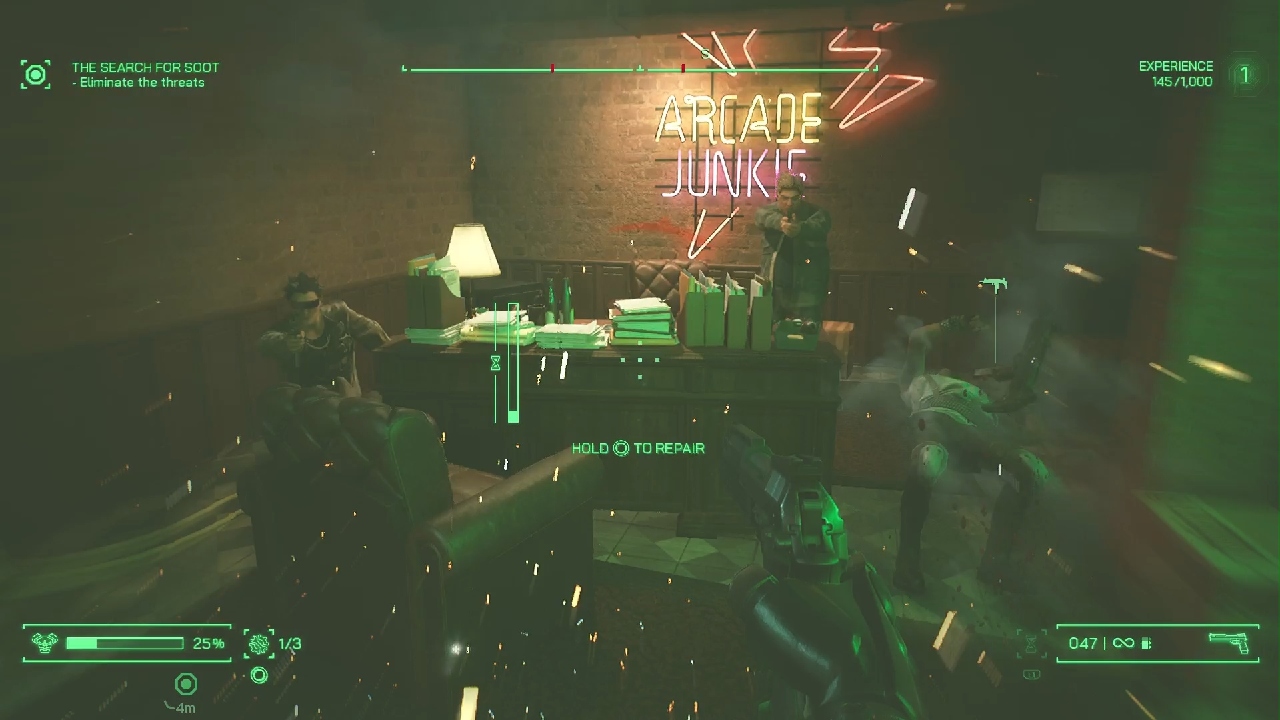Select the EXPERIENCE 145/1,000 label
This screenshot has height=720, width=1280.
[1174, 72]
